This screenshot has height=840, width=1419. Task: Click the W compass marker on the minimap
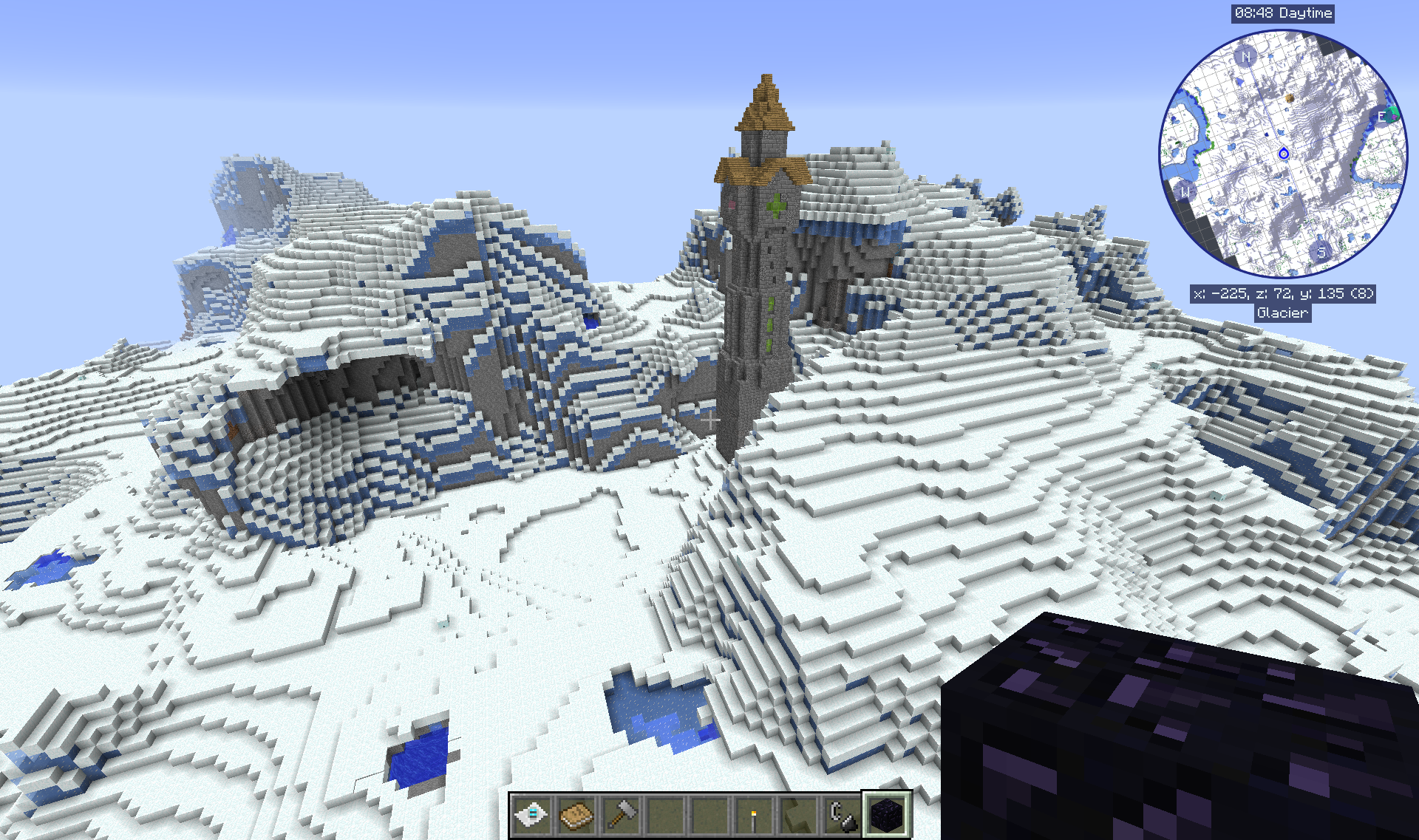(1185, 192)
